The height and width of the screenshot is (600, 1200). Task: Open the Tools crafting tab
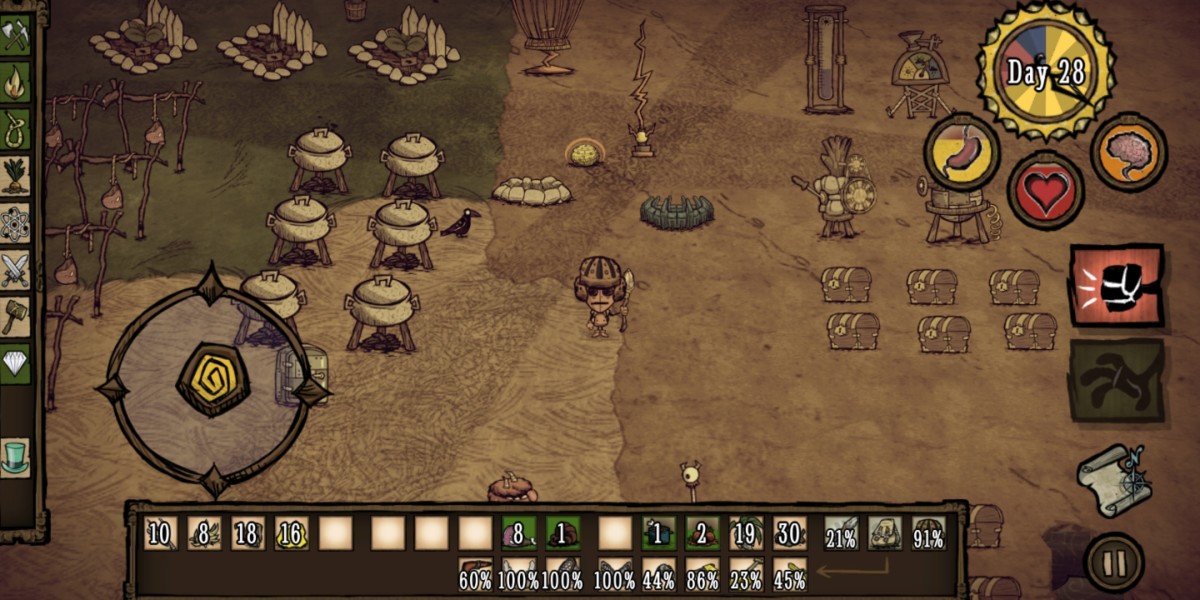click(16, 35)
